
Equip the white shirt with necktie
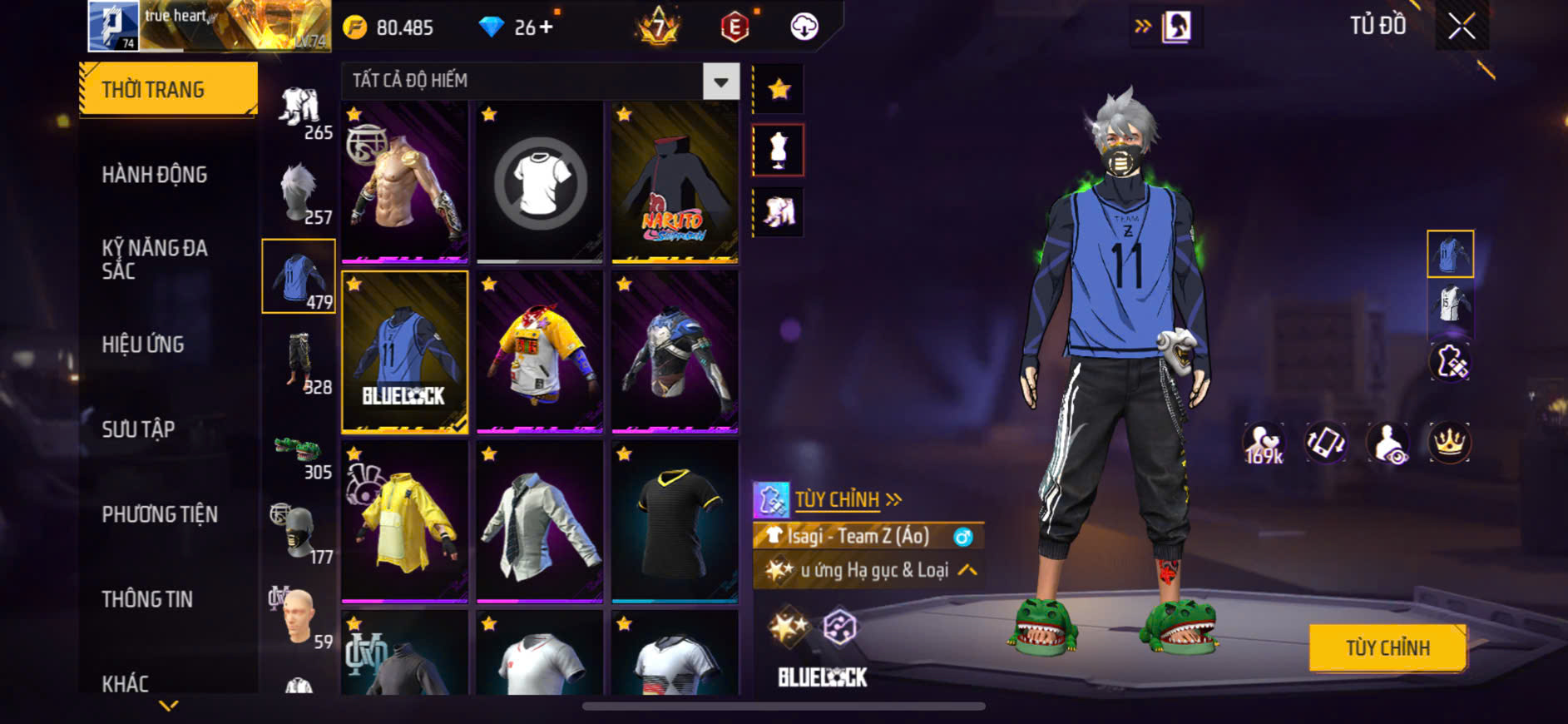click(x=539, y=521)
